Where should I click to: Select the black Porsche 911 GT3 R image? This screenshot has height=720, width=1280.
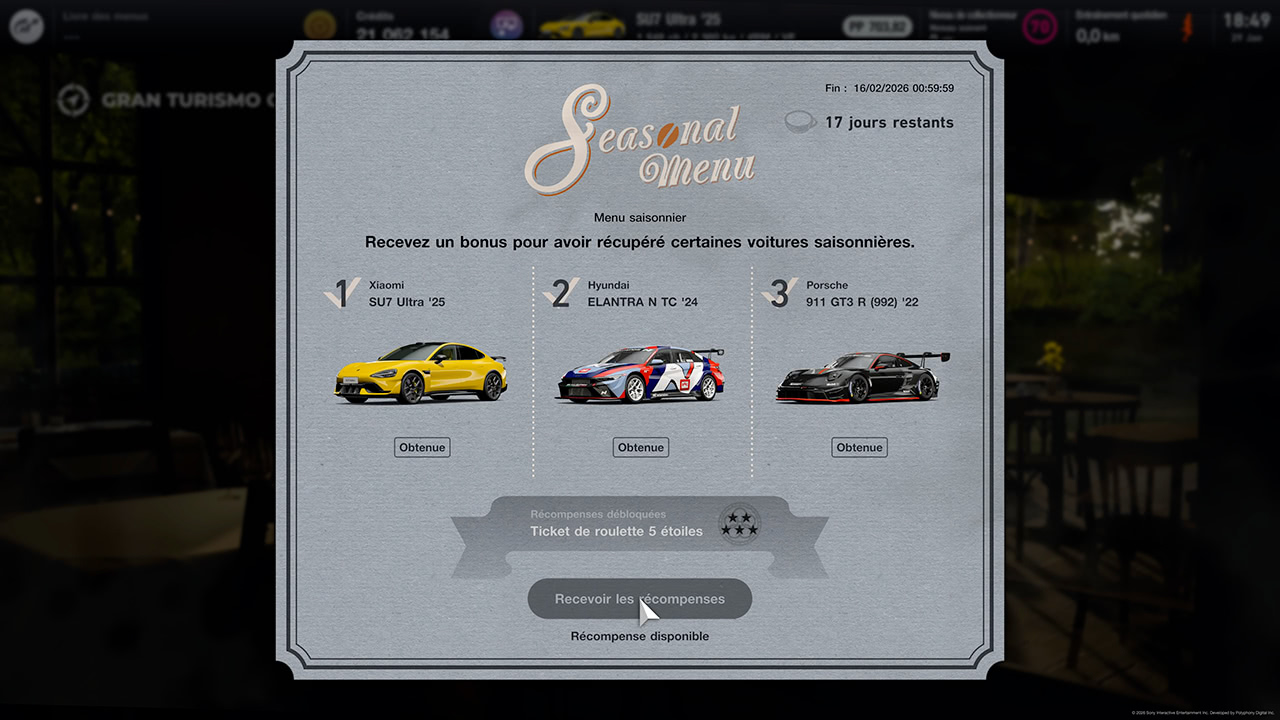tap(858, 375)
